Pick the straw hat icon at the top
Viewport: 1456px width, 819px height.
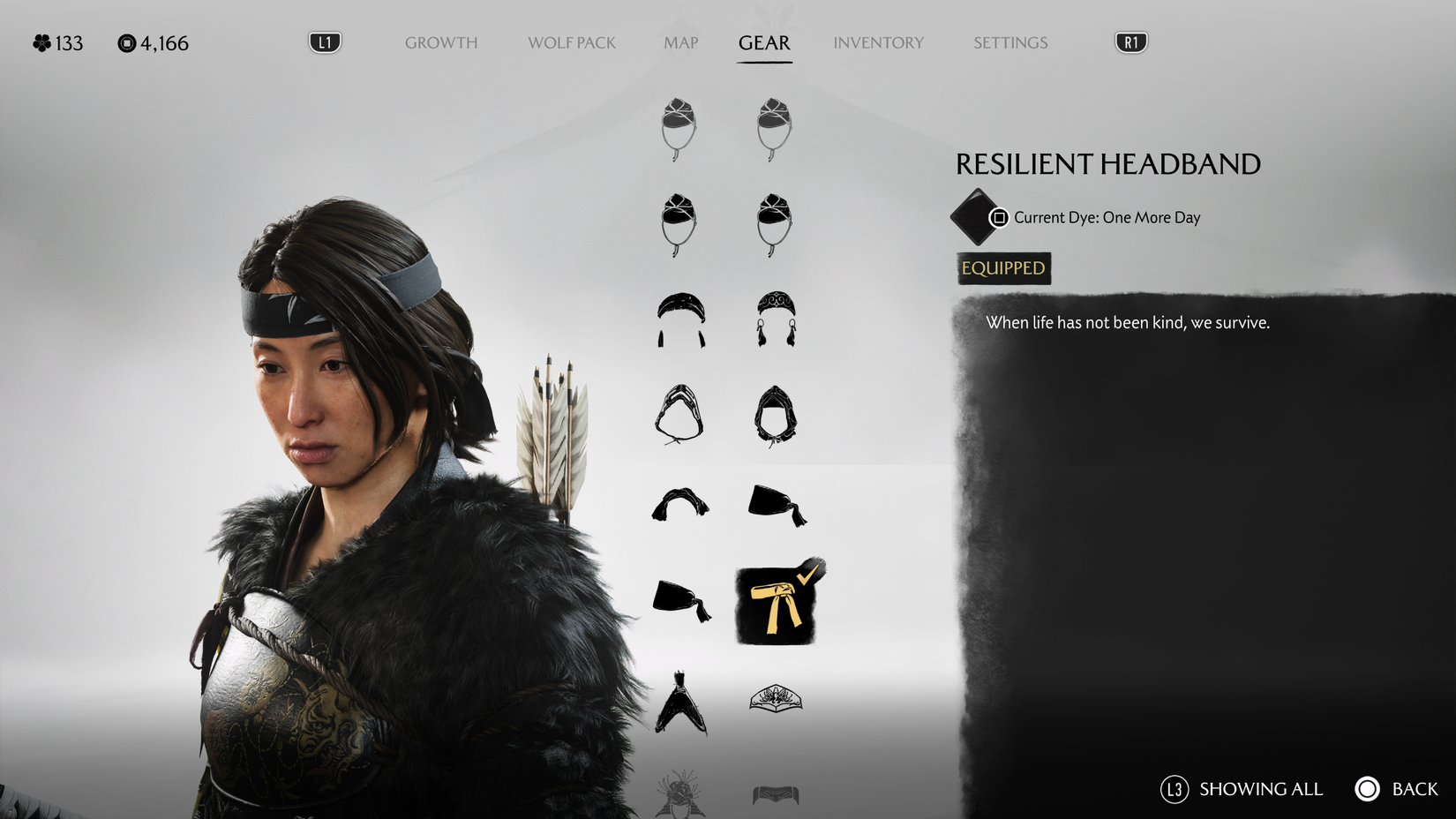pos(679,128)
